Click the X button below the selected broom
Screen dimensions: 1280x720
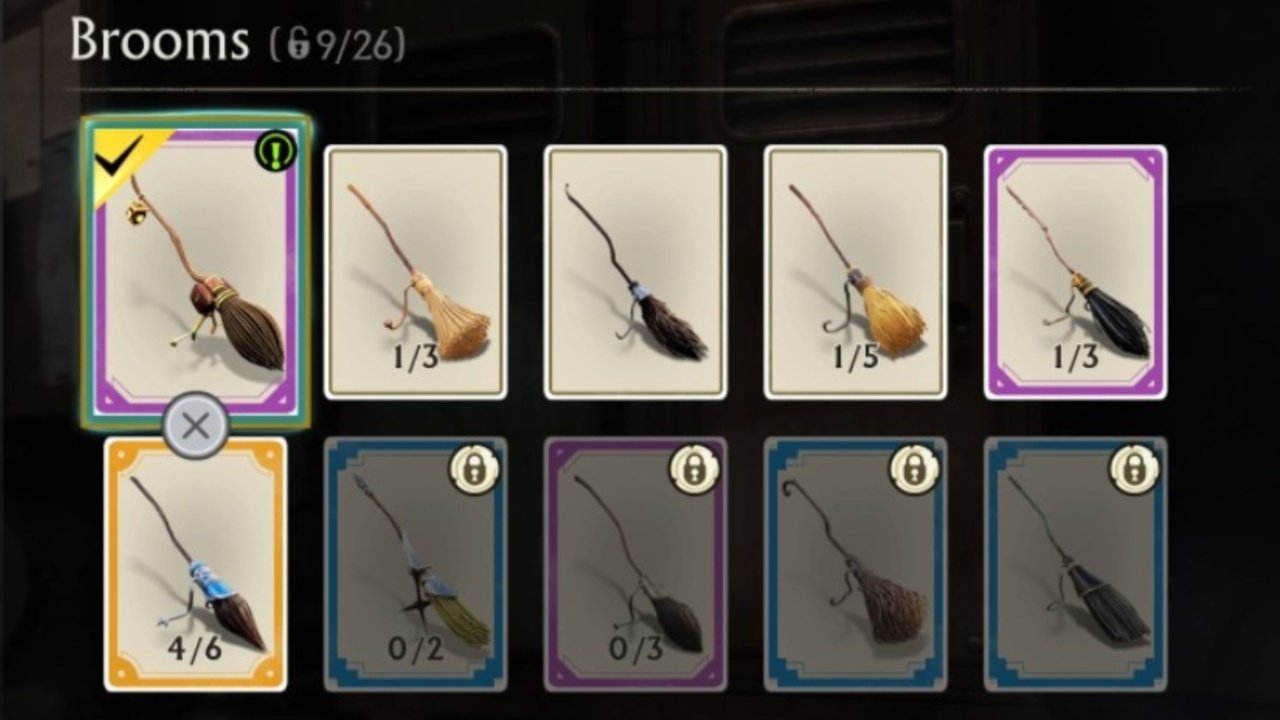coord(197,423)
